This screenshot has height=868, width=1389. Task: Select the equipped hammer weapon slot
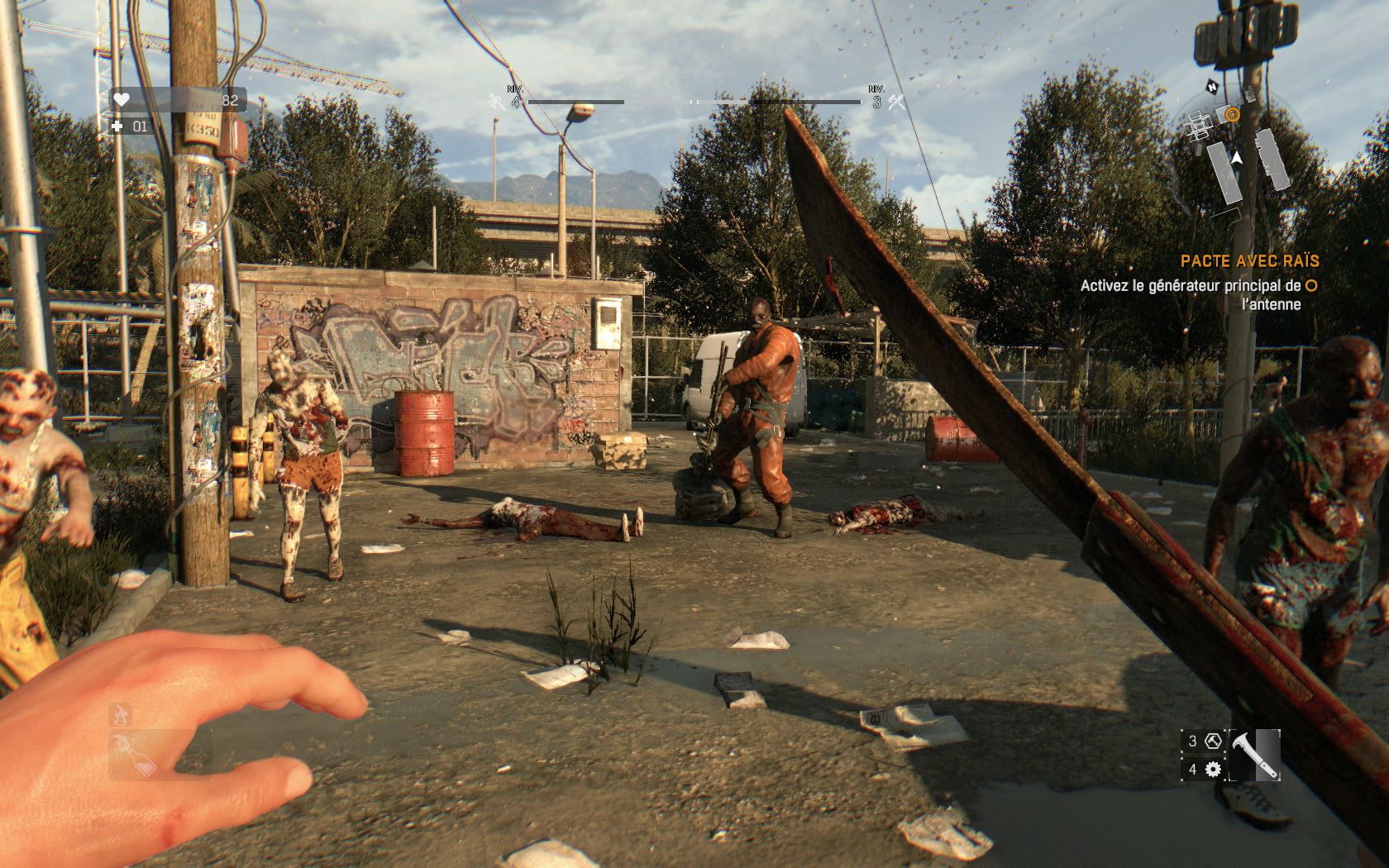[x=1253, y=755]
